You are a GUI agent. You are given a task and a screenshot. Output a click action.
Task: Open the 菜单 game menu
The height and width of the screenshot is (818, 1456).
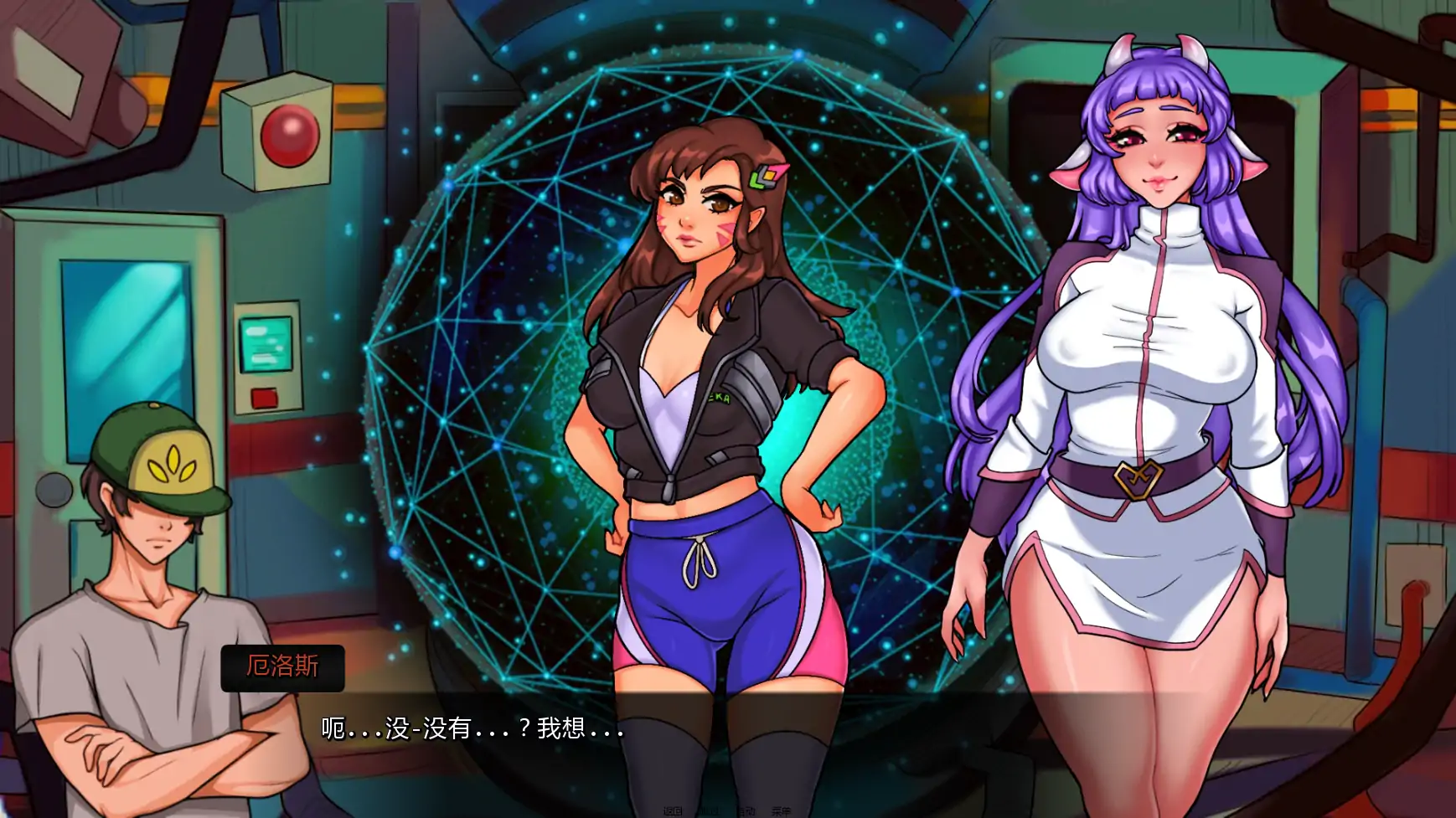(781, 810)
